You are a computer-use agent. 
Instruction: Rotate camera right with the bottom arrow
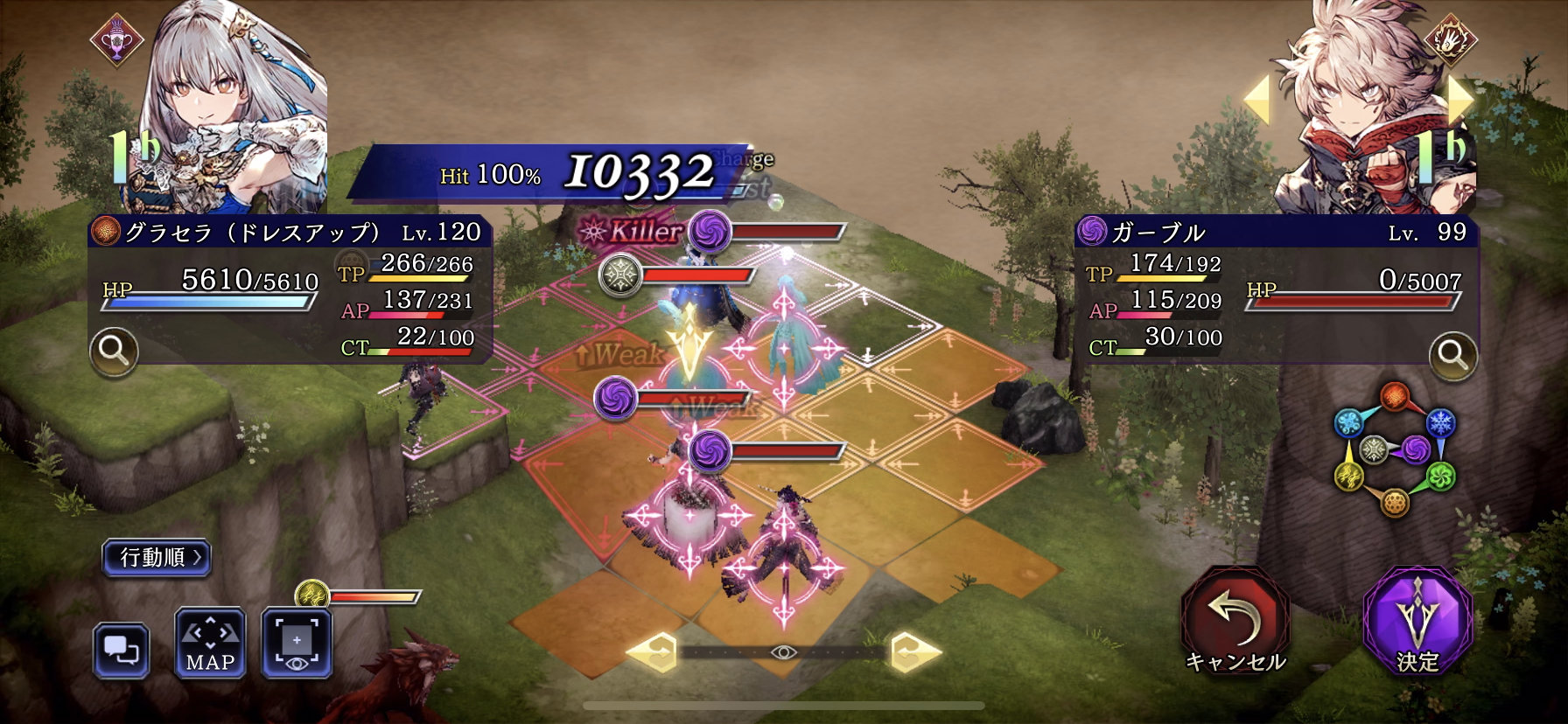(x=916, y=651)
